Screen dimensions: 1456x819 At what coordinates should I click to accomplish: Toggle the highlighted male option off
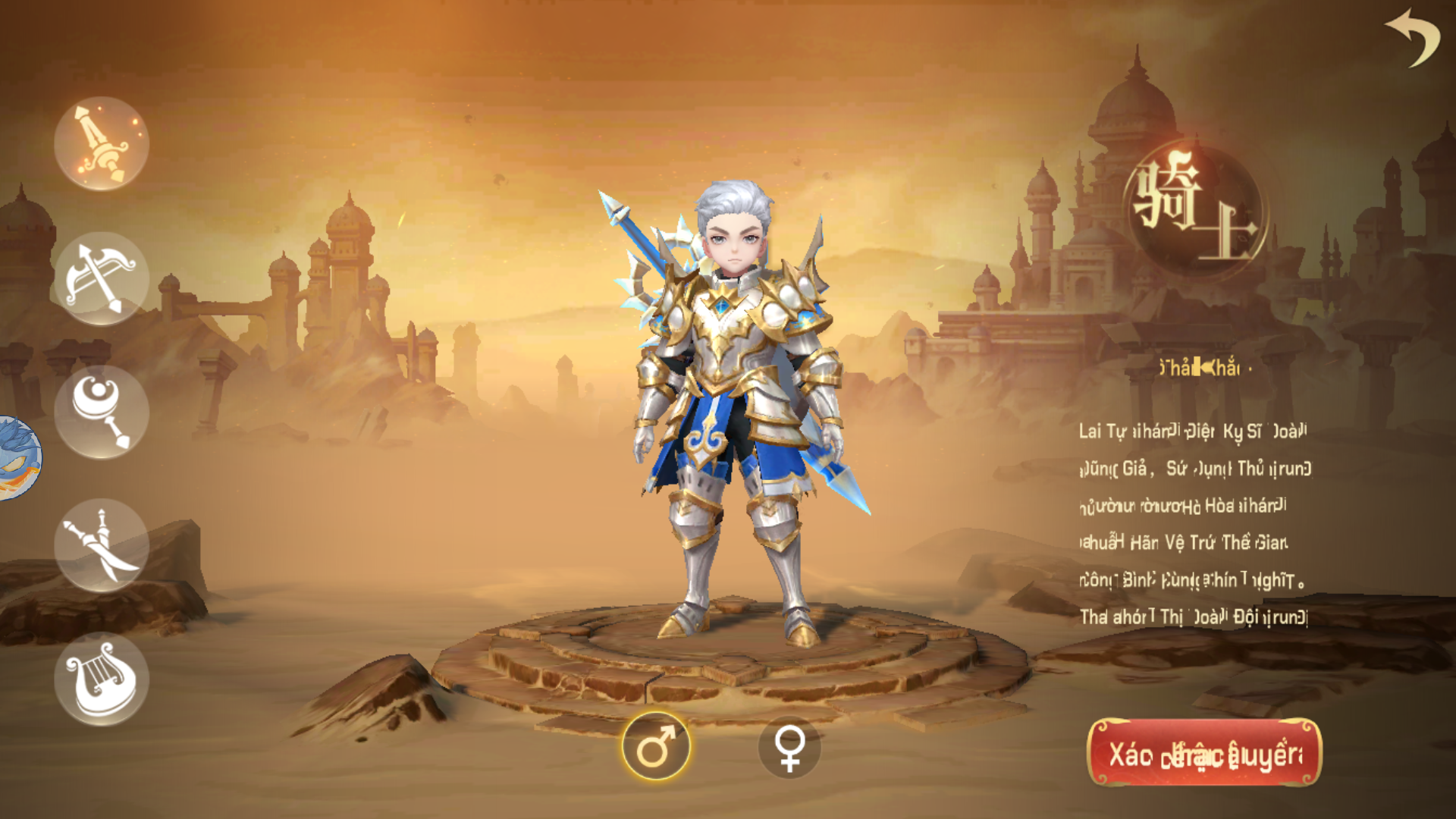(657, 746)
